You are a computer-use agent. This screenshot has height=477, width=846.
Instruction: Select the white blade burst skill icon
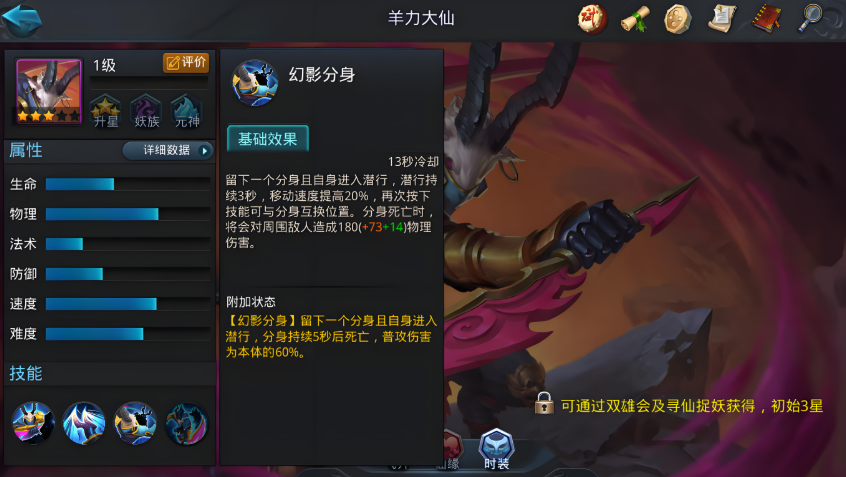[84, 423]
